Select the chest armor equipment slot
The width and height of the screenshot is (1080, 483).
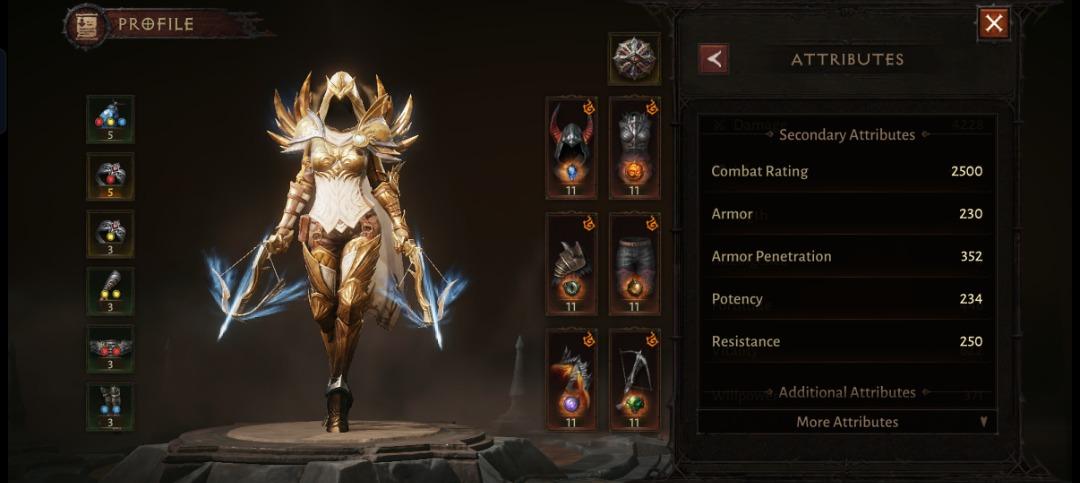[x=634, y=148]
